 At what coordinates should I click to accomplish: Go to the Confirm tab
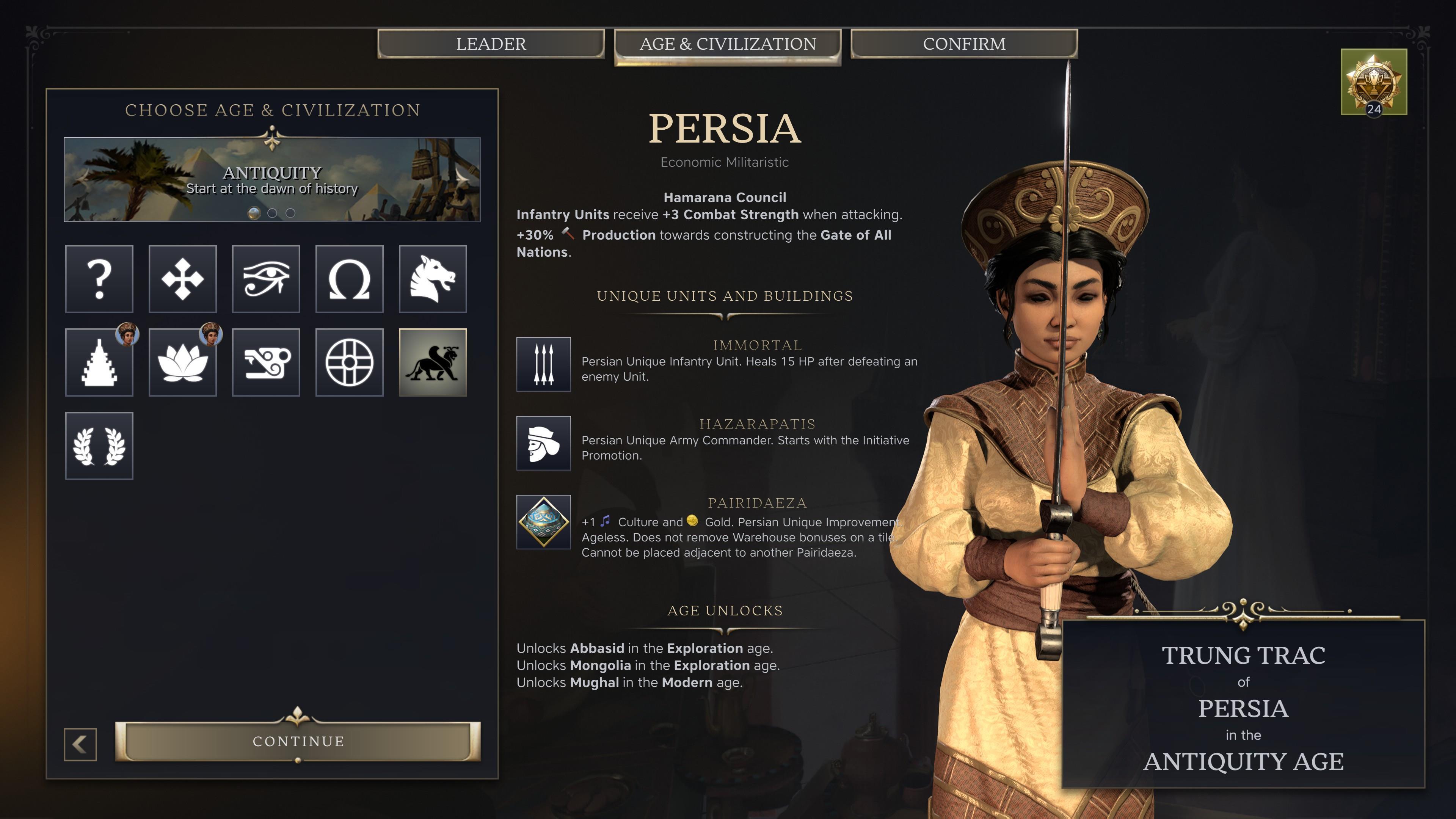(964, 44)
